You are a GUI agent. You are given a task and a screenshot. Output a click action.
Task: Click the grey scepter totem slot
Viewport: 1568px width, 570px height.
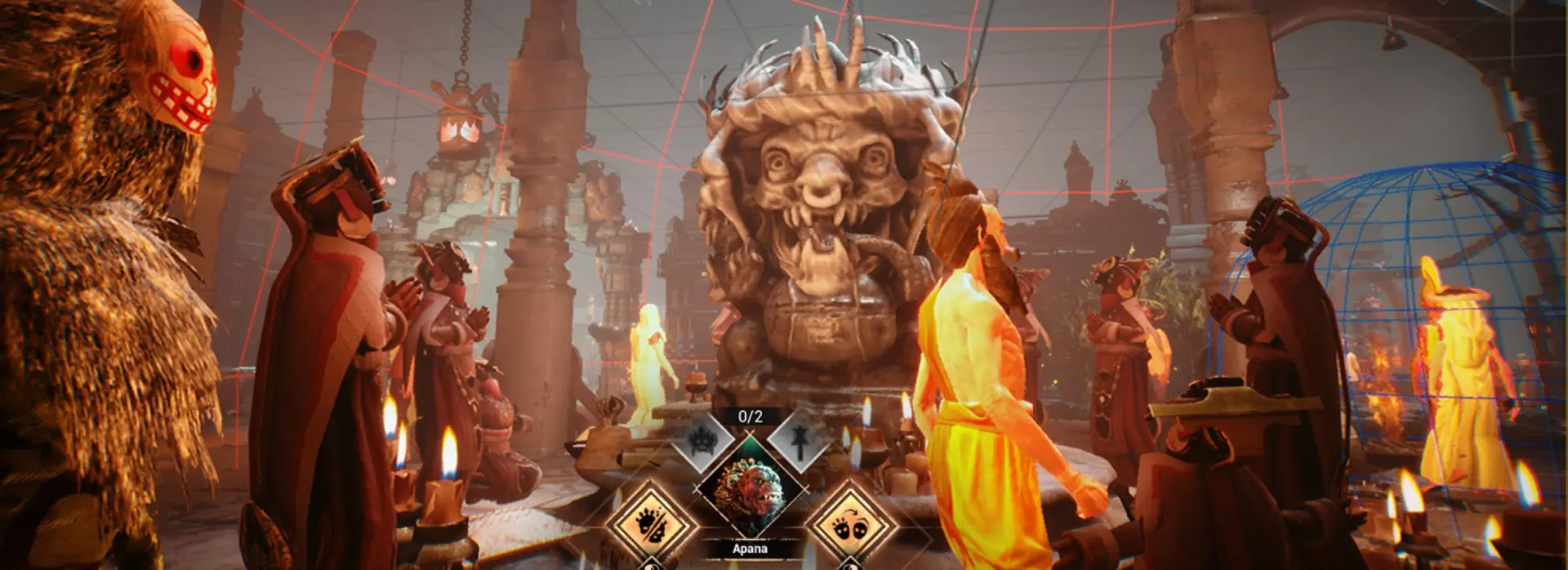tap(797, 442)
